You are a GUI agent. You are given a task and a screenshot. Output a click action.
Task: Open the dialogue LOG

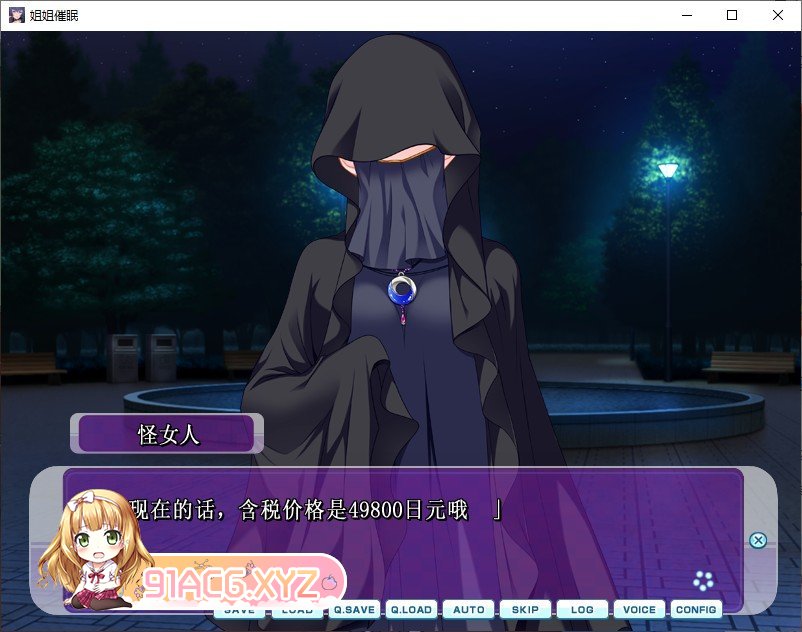(x=582, y=609)
